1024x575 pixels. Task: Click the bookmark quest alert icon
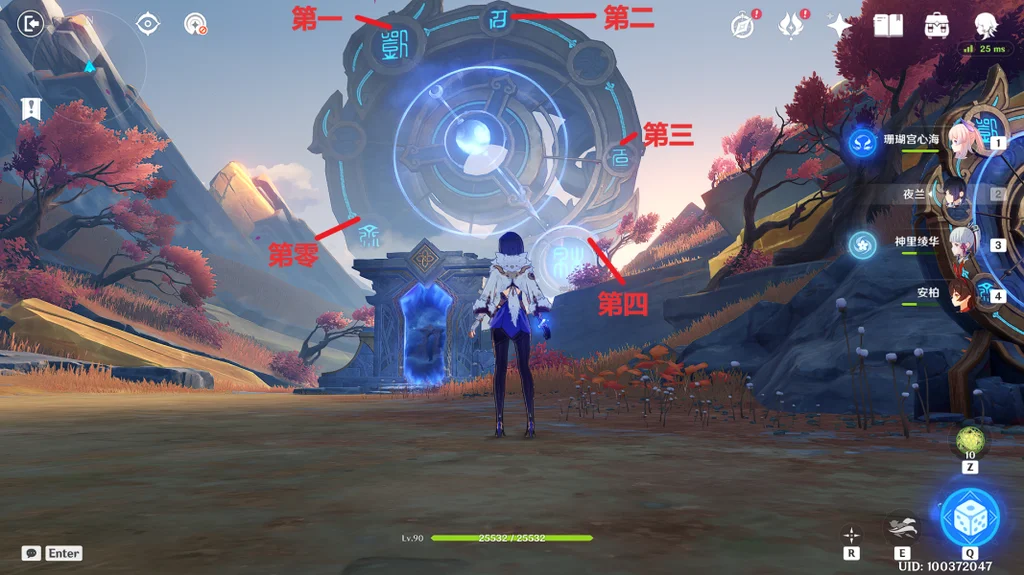pos(32,108)
